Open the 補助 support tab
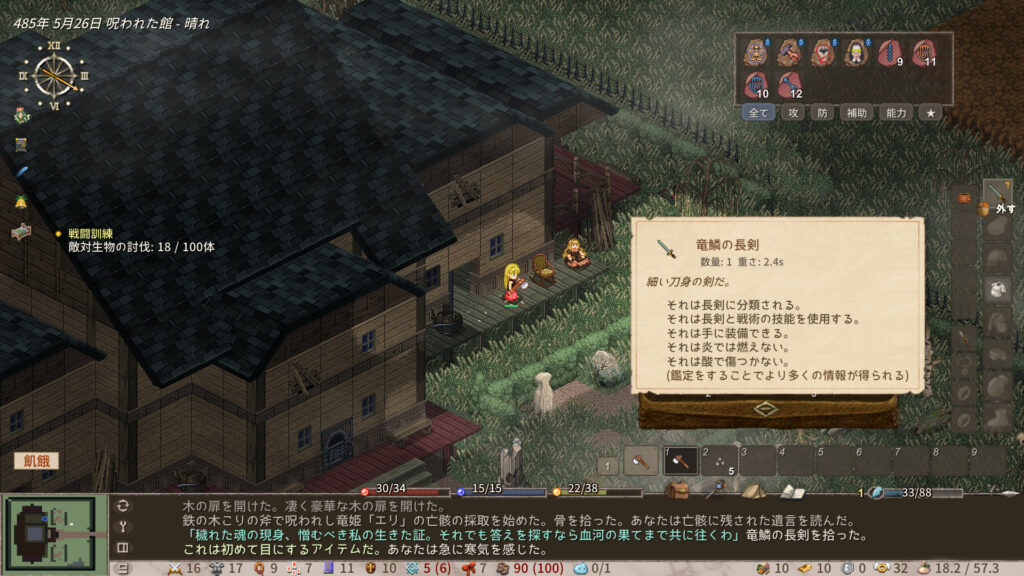 coord(856,113)
